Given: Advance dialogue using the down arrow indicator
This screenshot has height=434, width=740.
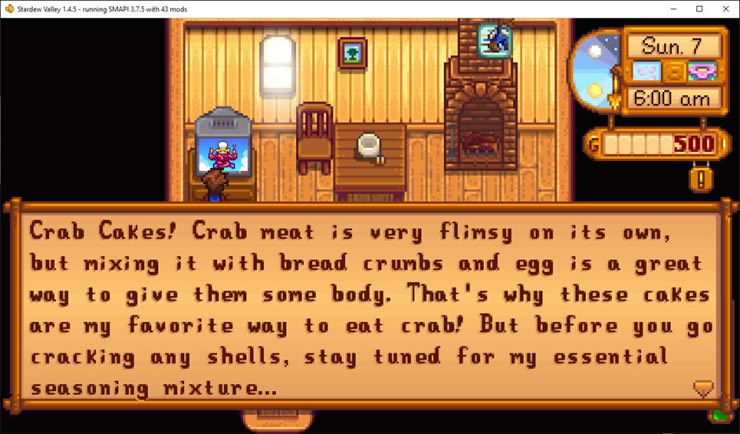Looking at the screenshot, I should [x=703, y=387].
